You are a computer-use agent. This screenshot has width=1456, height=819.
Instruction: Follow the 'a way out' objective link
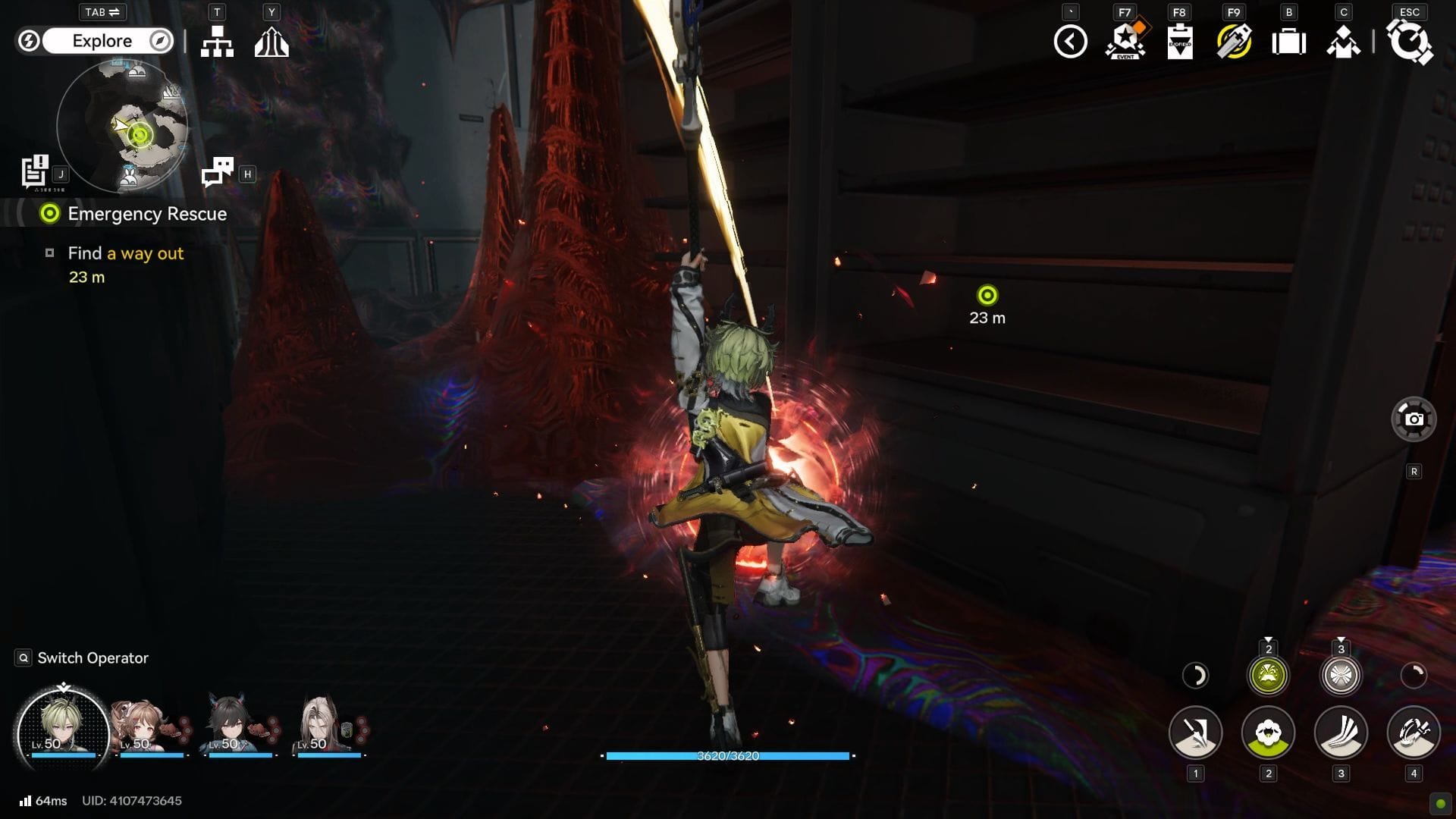coord(146,253)
